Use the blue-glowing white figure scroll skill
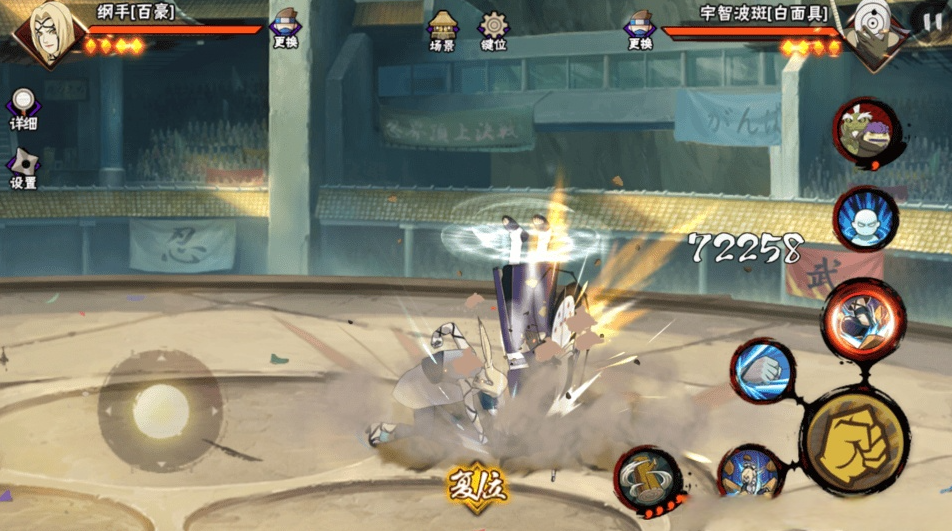This screenshot has height=531, width=952. (865, 219)
